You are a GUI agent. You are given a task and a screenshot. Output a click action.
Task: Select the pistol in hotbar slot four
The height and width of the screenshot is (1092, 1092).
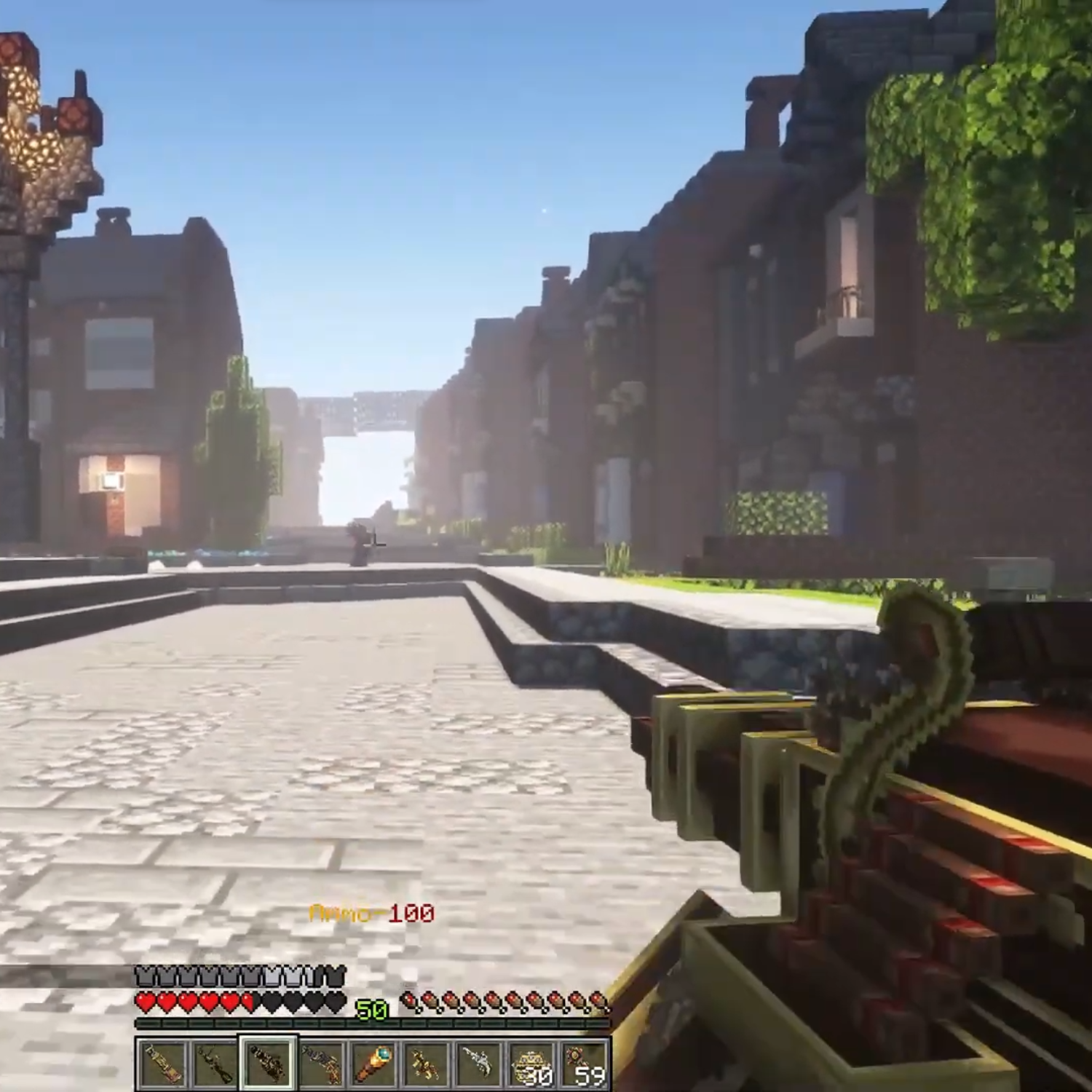[x=321, y=1069]
